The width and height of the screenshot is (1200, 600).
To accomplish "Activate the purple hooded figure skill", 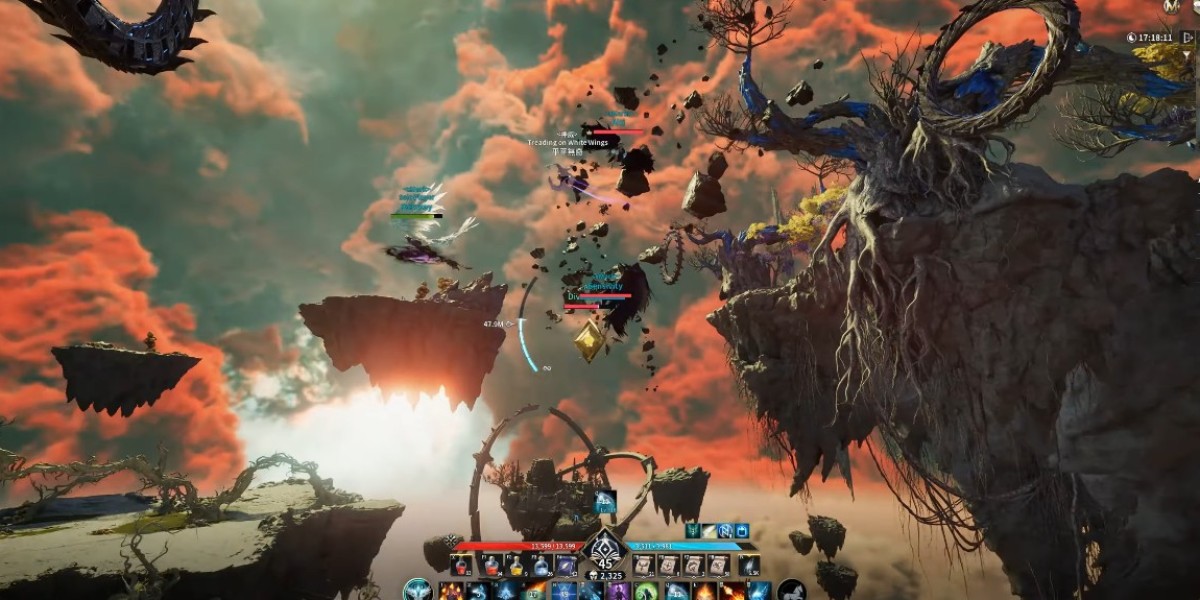I will (617, 591).
